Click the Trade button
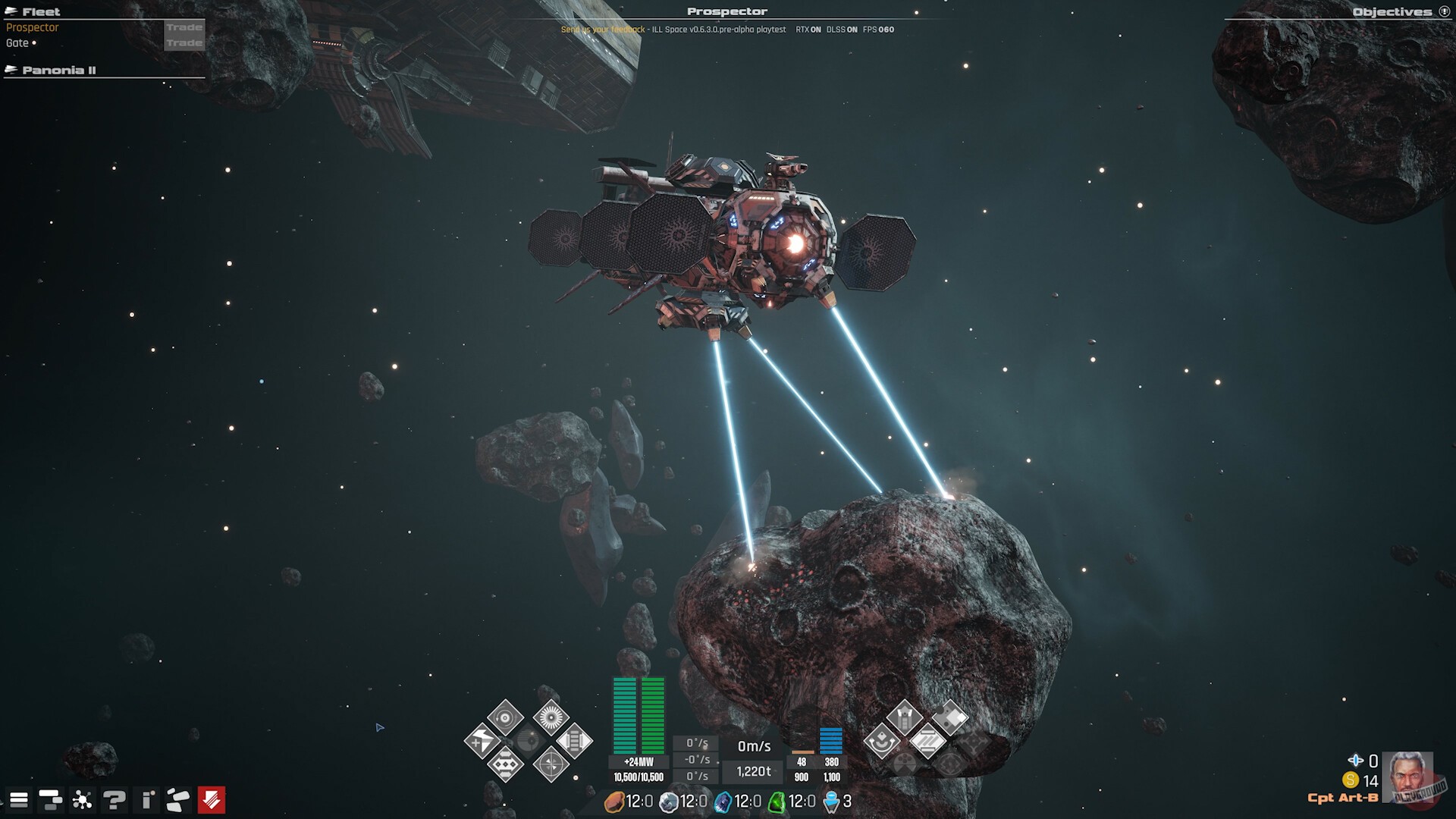Viewport: 1456px width, 819px height. point(184,27)
